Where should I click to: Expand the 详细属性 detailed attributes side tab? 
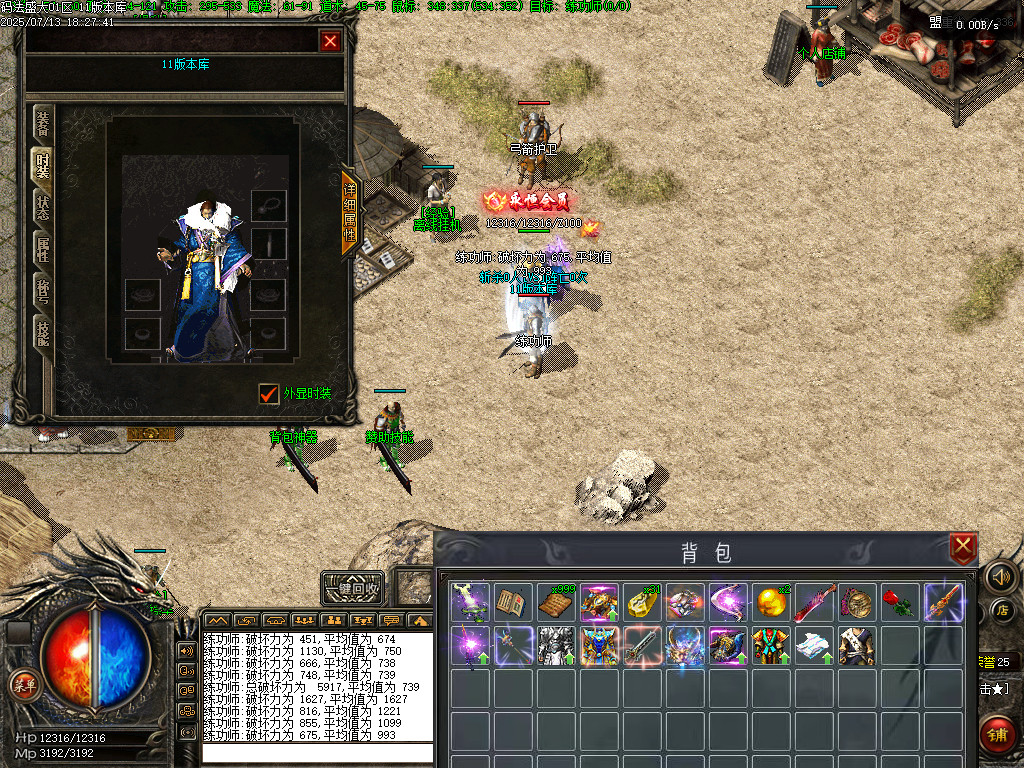pyautogui.click(x=350, y=213)
